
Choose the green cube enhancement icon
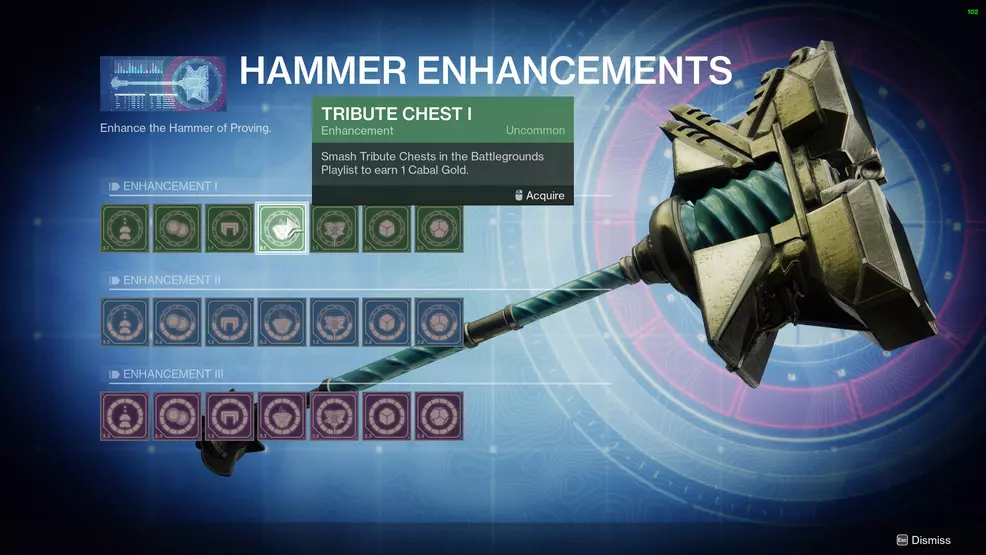pyautogui.click(x=387, y=229)
